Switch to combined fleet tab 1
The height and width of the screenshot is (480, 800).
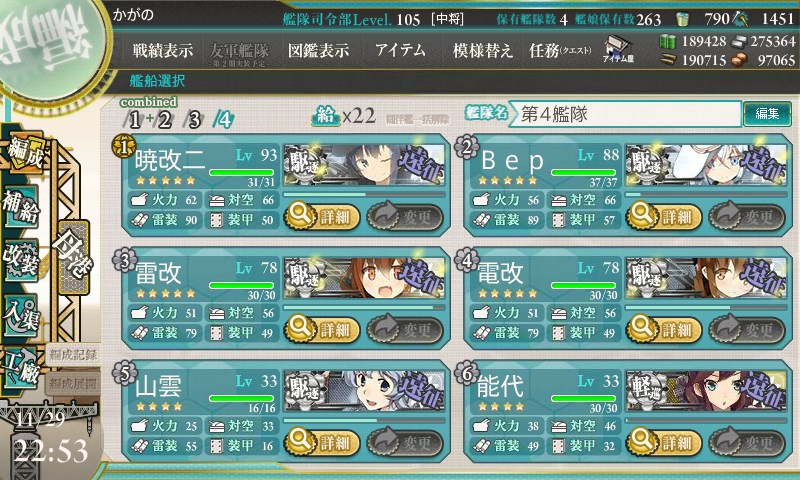pyautogui.click(x=133, y=120)
